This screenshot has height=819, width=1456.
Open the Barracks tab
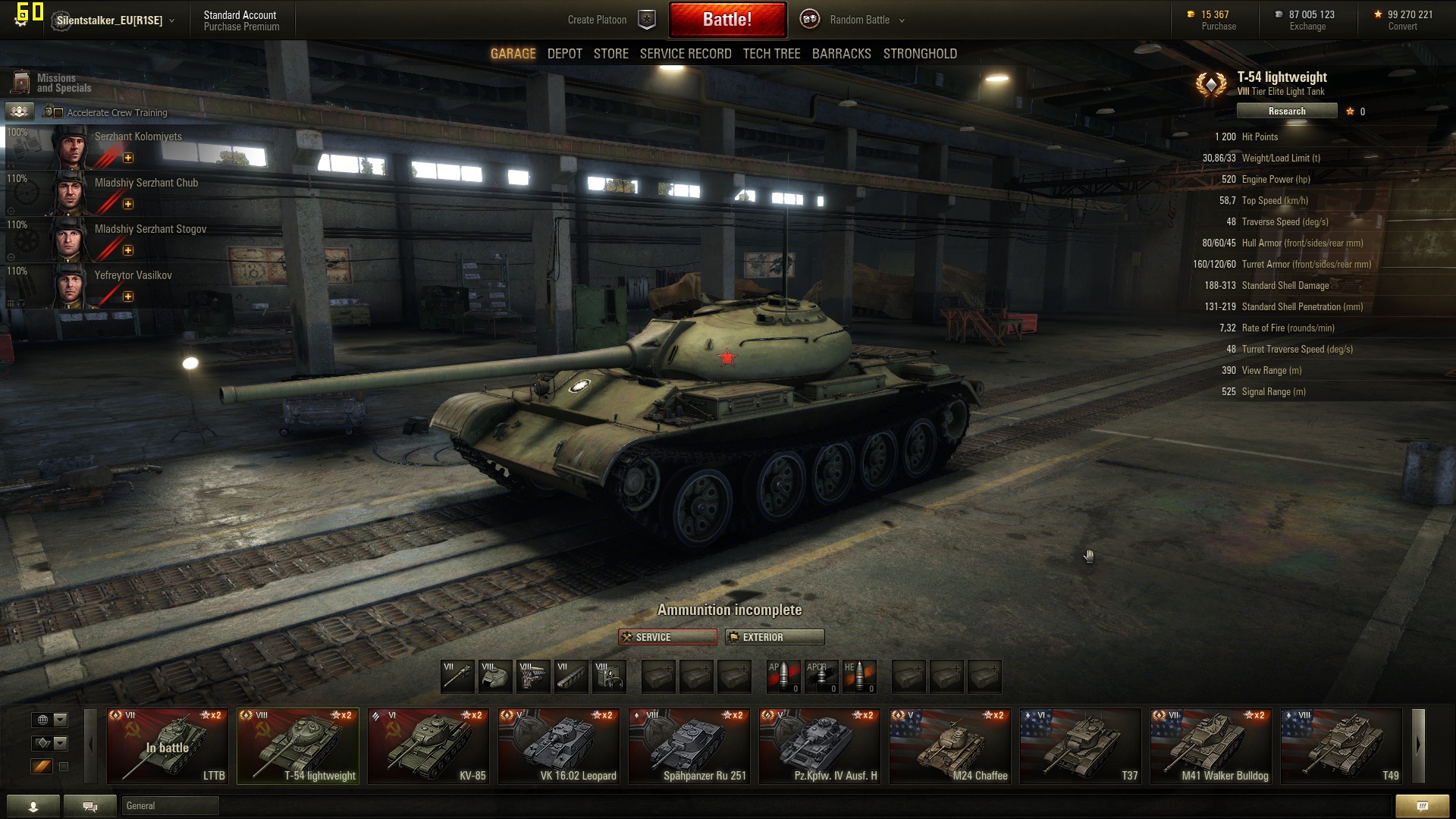pyautogui.click(x=841, y=54)
